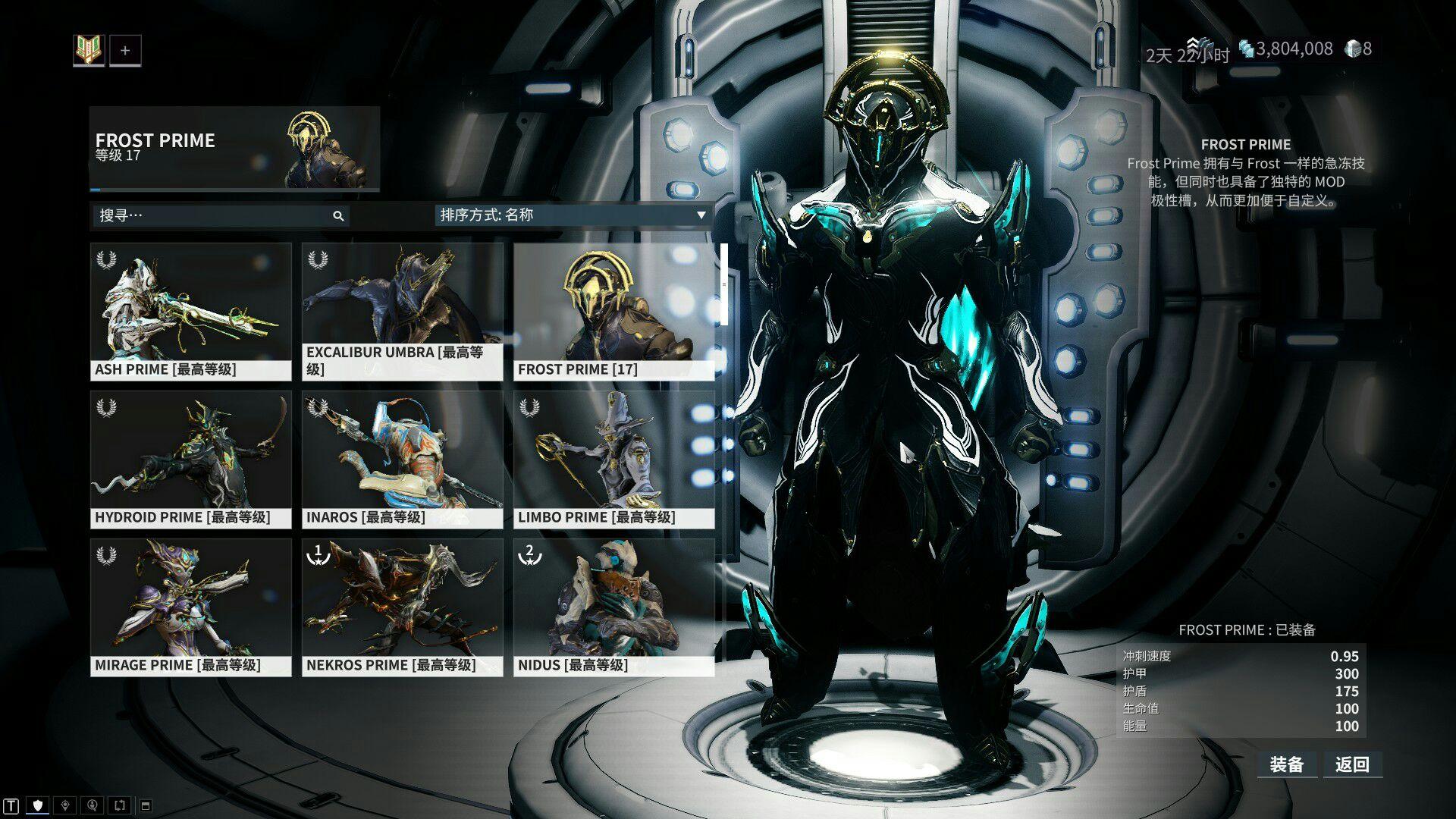This screenshot has height=819, width=1456.
Task: Open the matchmaking player icon bottom left
Action: point(93,805)
